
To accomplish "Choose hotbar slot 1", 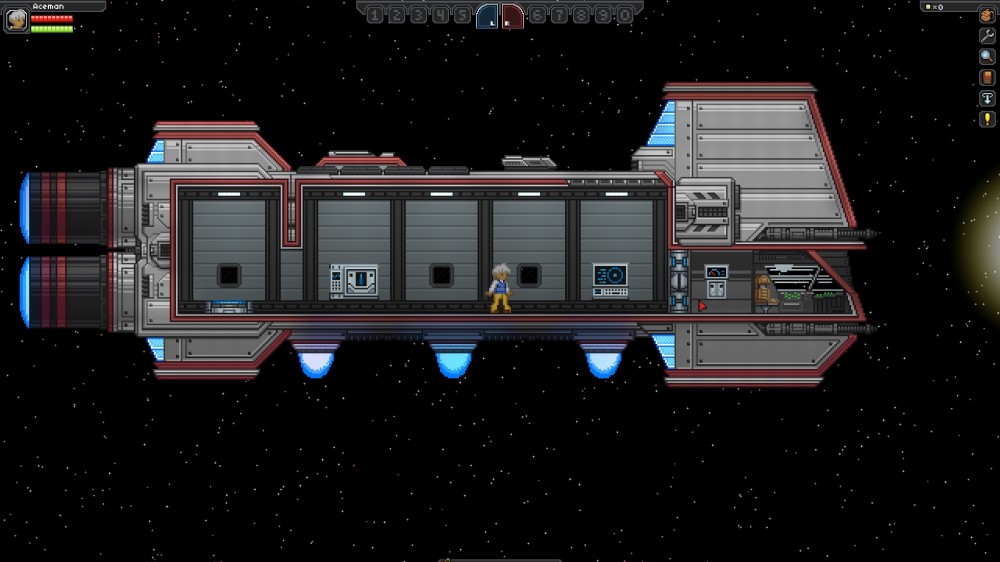I will [x=374, y=15].
